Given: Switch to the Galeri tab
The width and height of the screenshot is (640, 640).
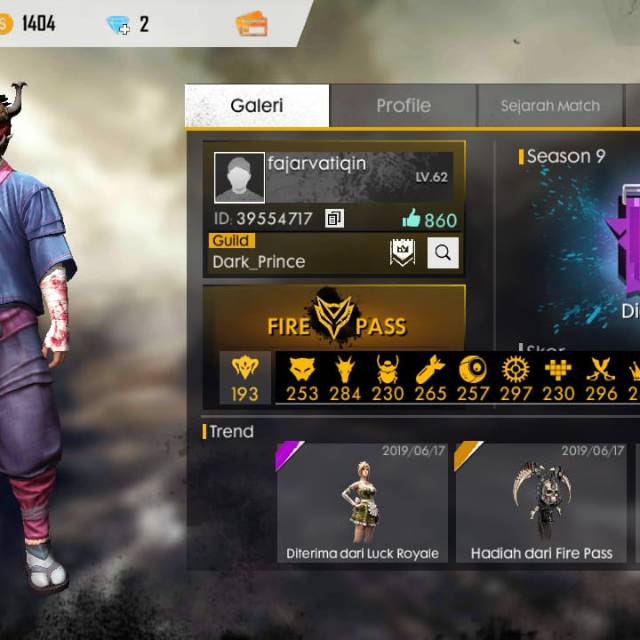Looking at the screenshot, I should [x=257, y=106].
